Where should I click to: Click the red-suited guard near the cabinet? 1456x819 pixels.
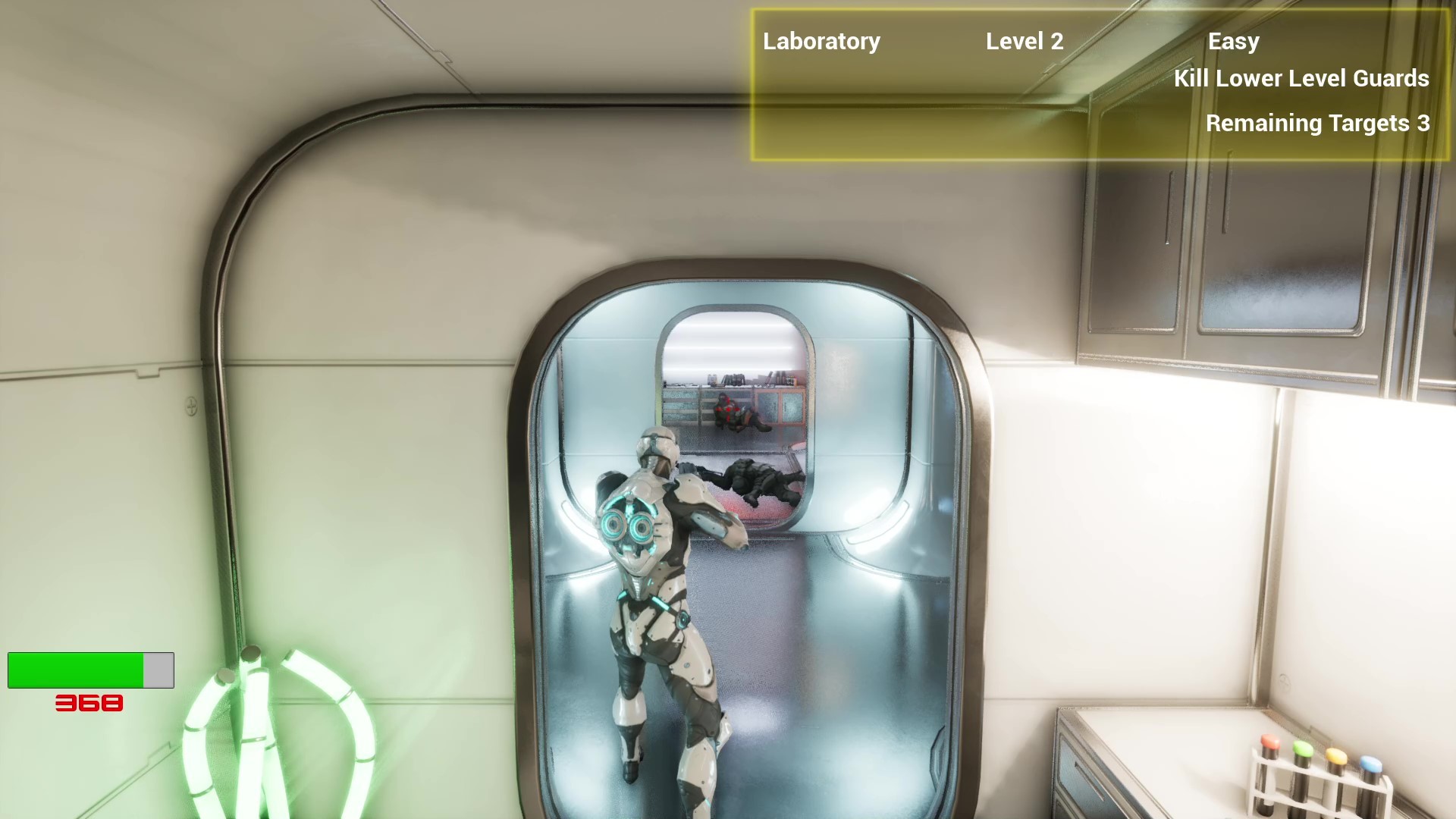732,413
